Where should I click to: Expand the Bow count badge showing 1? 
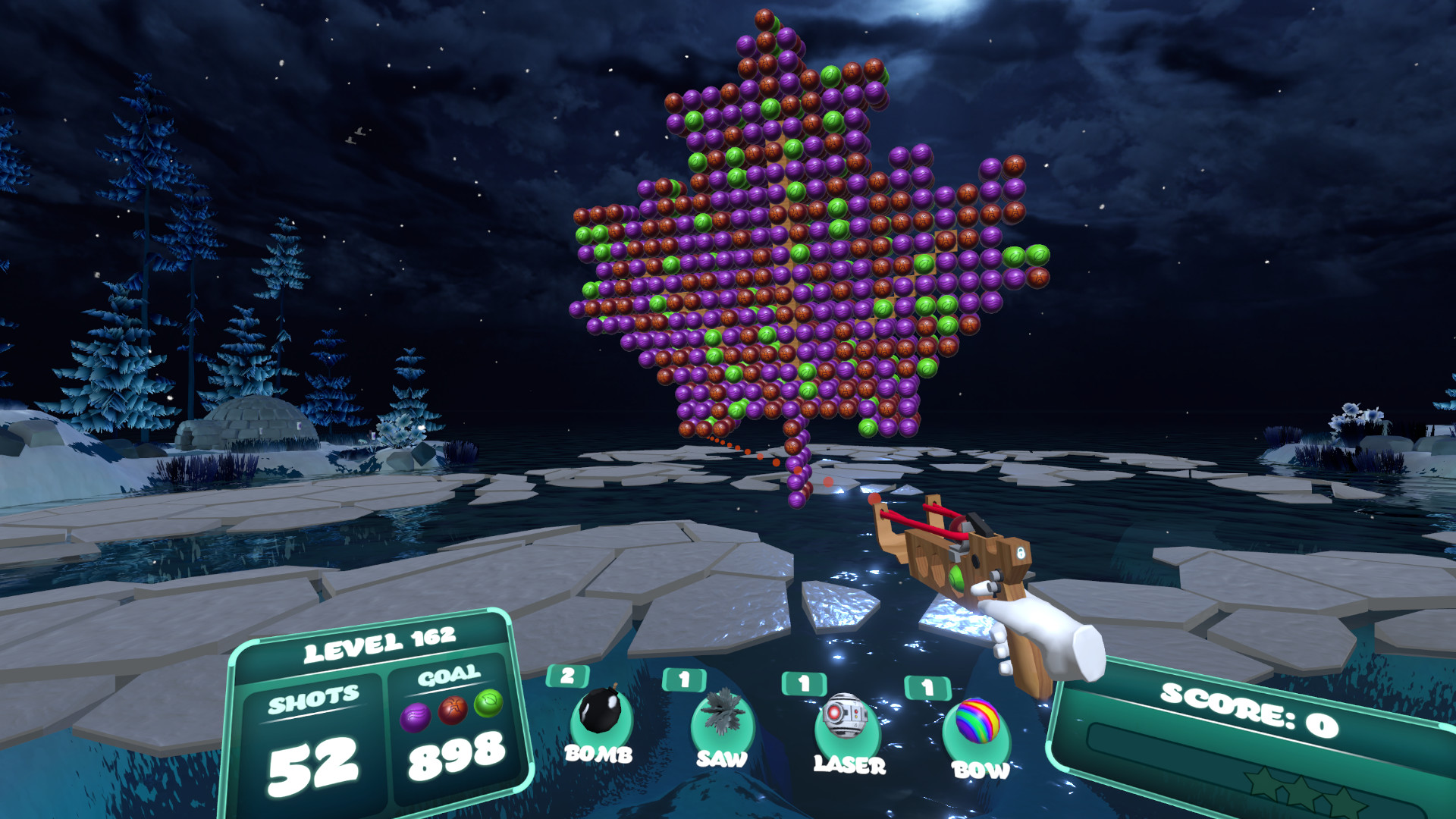(927, 687)
